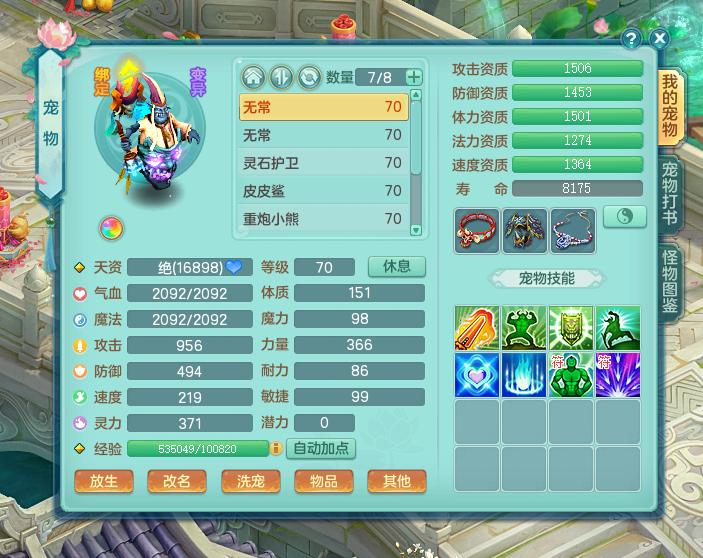Inspect the blue heart shield pet skill

(x=477, y=374)
